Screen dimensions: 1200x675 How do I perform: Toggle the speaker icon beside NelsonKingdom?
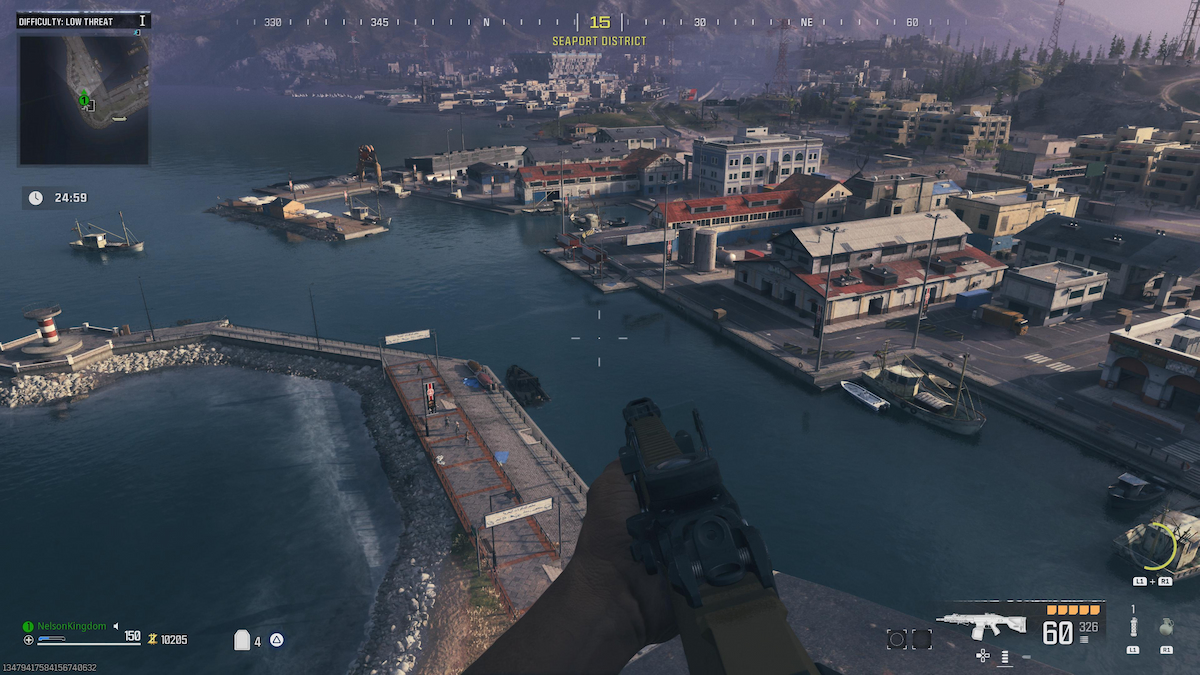(115, 626)
